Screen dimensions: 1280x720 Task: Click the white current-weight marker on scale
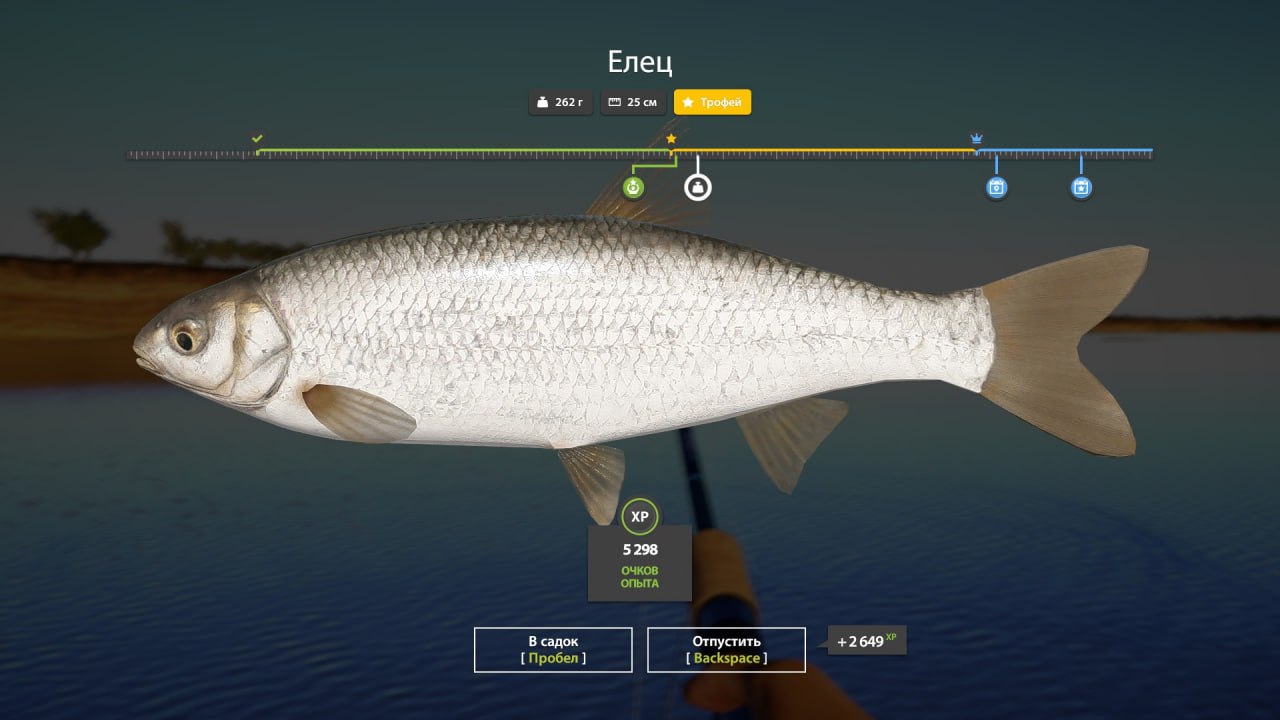[698, 187]
